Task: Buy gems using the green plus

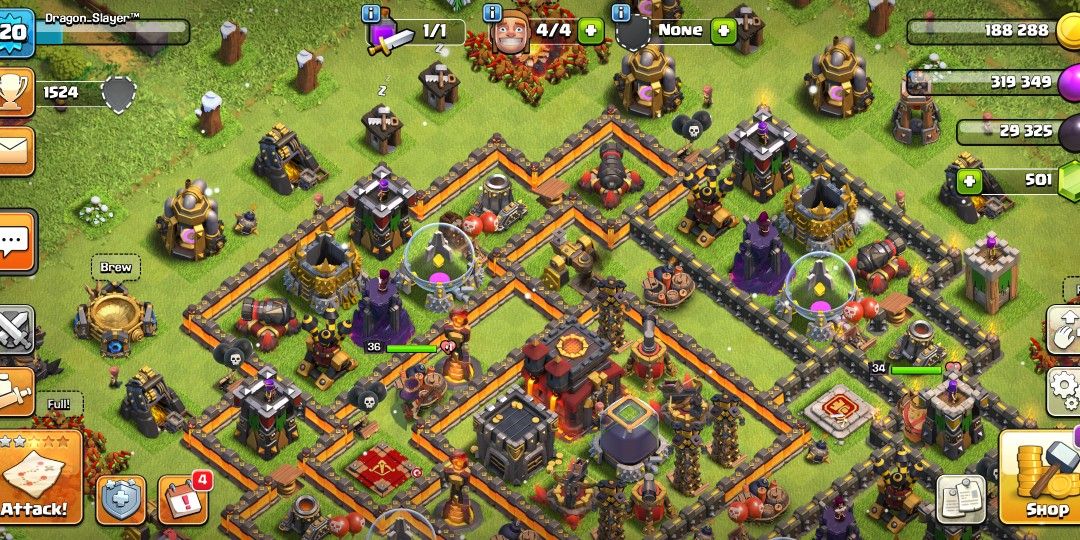Action: click(968, 181)
